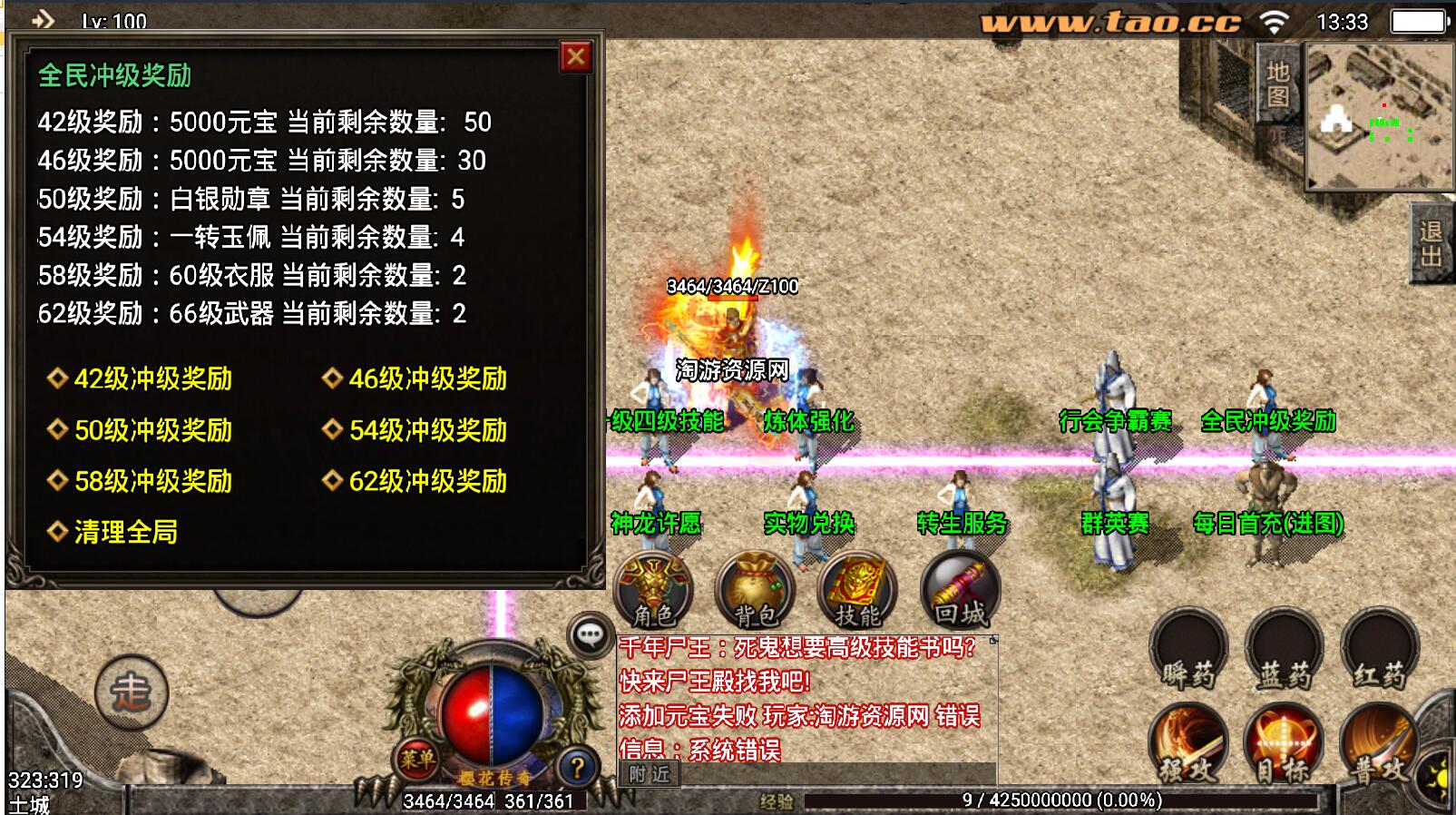Click the 清理全局 option

[x=125, y=532]
